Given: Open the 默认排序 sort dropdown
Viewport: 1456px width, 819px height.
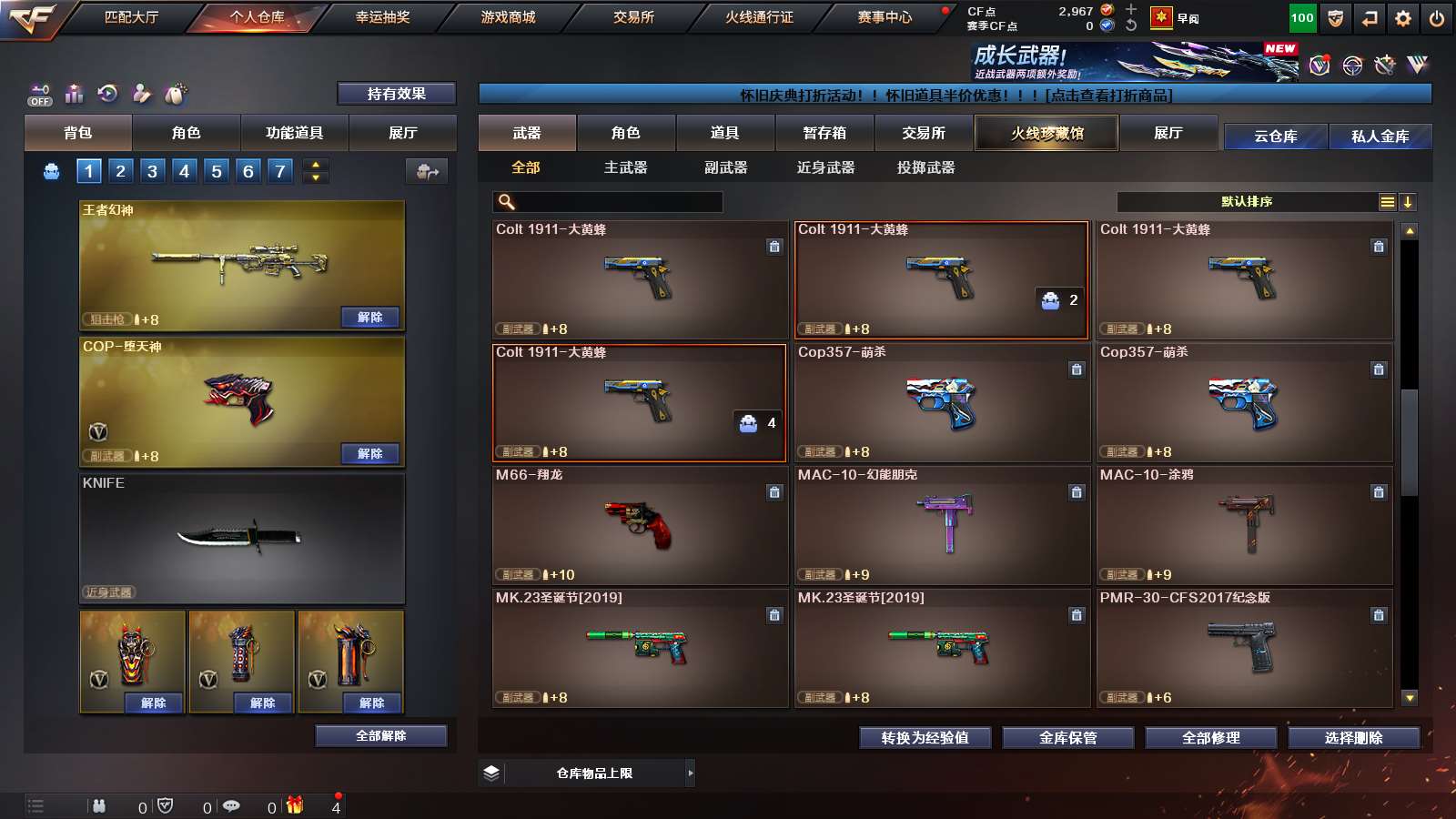Looking at the screenshot, I should pyautogui.click(x=1247, y=202).
